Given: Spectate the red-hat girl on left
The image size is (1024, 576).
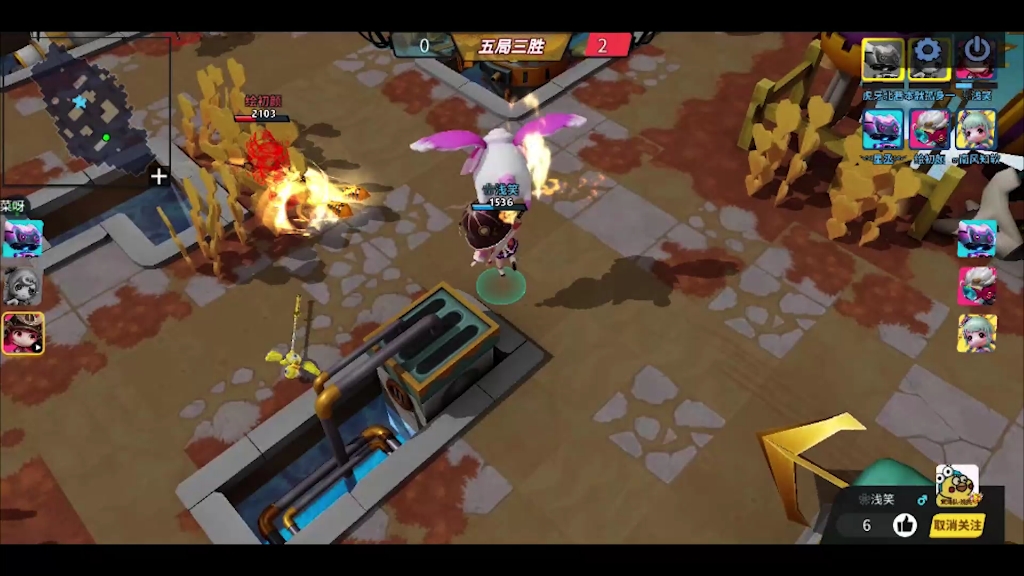Looking at the screenshot, I should (22, 333).
